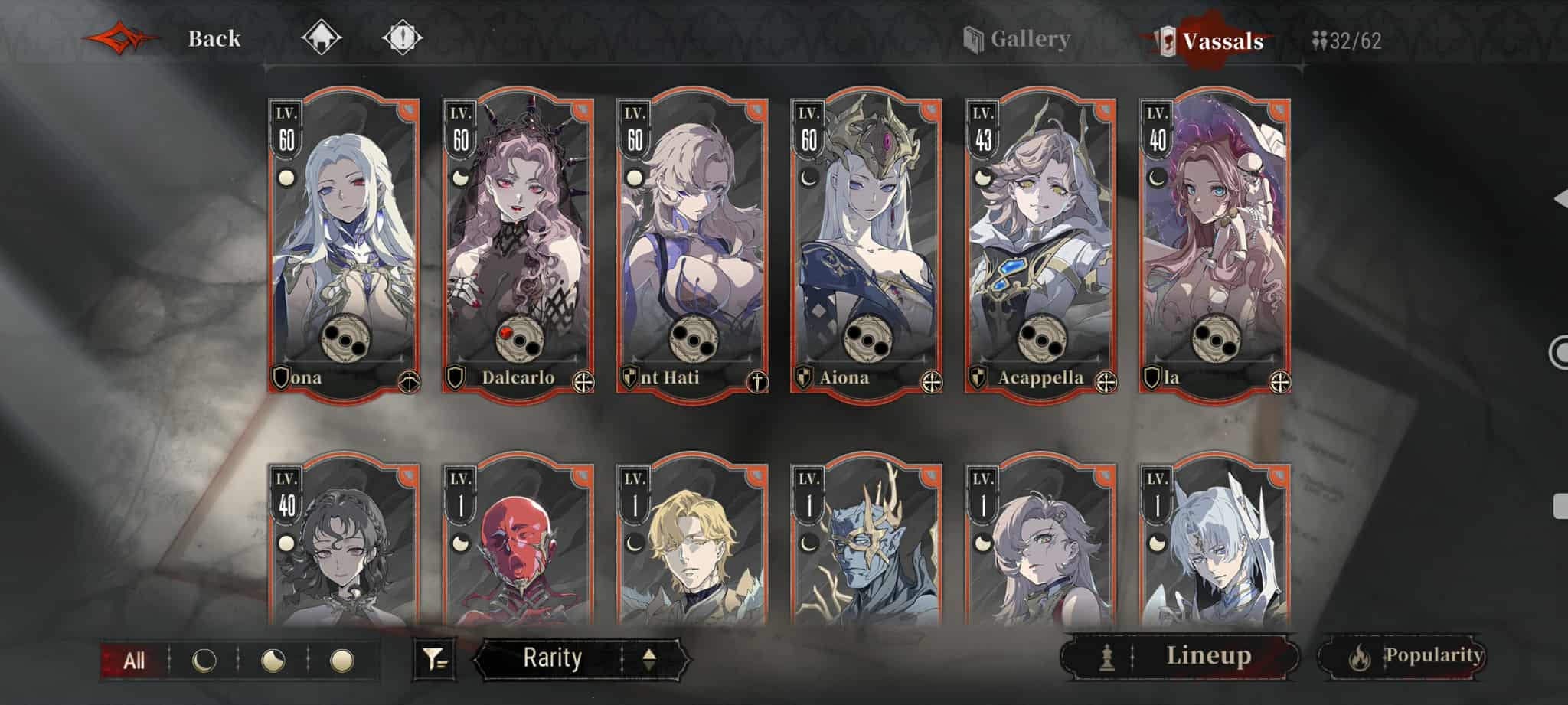Go back using the Back button

213,38
